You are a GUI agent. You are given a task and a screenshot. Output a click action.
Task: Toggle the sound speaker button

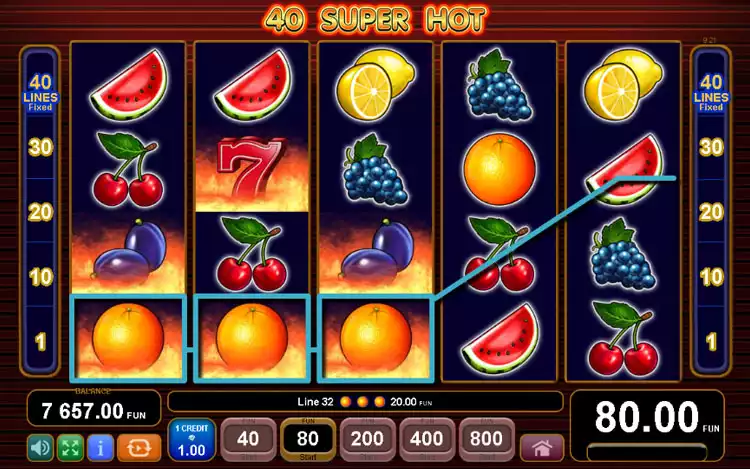pyautogui.click(x=41, y=446)
